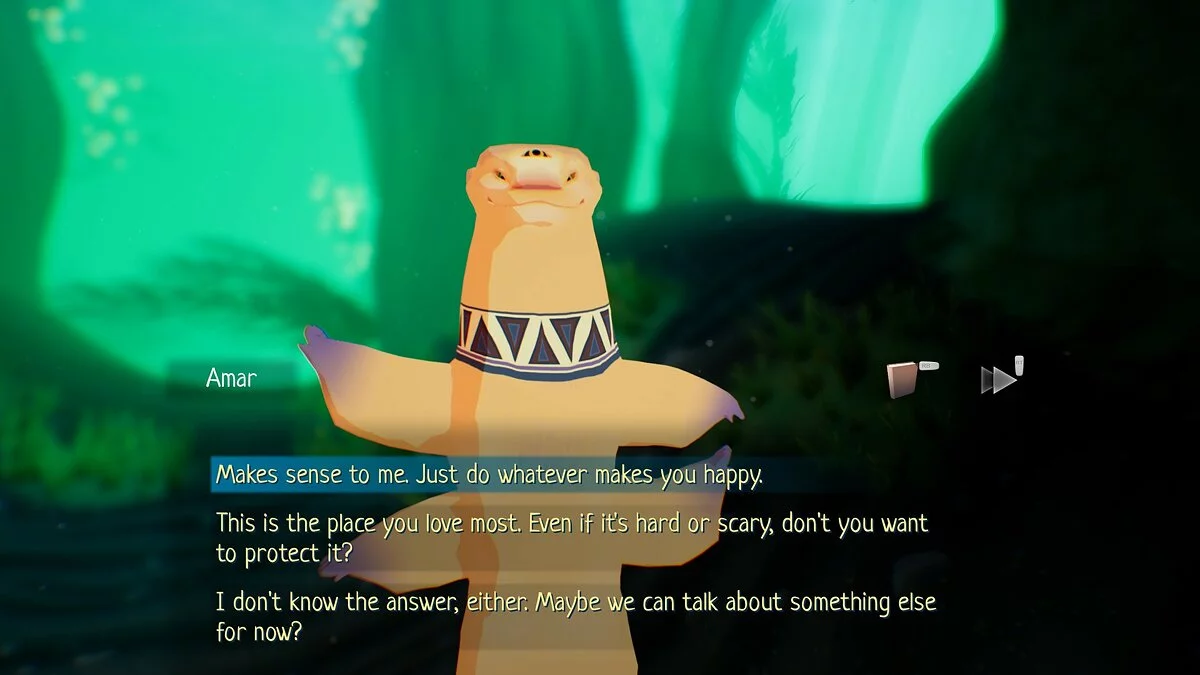Select the "don't you want to protect it?" response
This screenshot has height=675, width=1200.
pos(572,537)
